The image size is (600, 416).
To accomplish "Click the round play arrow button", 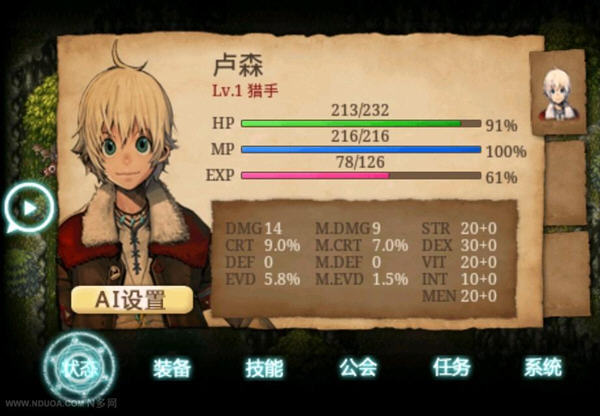I will click(x=27, y=208).
